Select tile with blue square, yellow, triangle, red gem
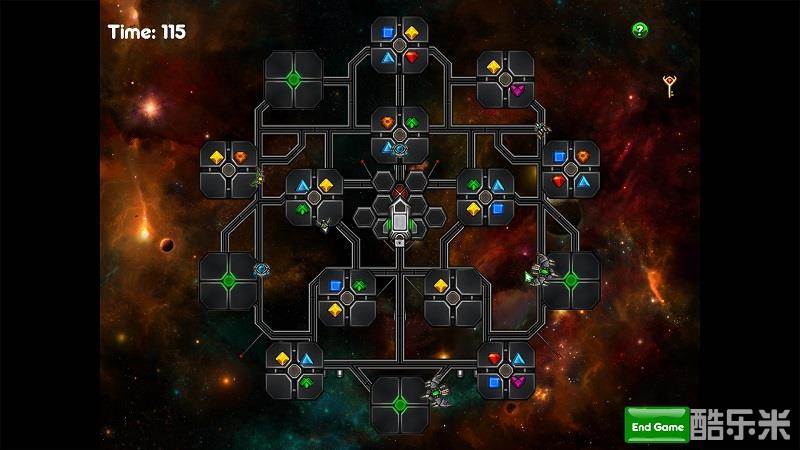 (399, 45)
